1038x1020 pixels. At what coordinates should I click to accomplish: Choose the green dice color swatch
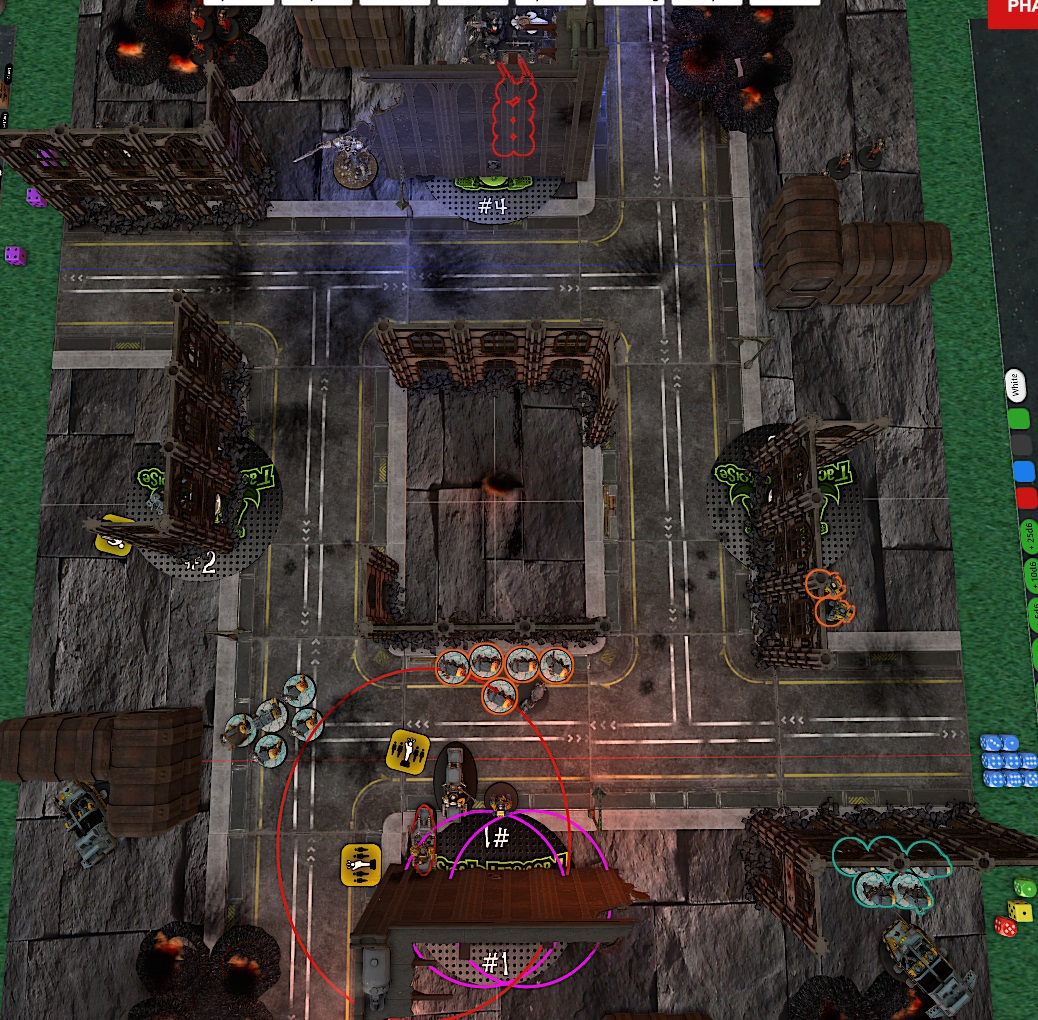click(1019, 418)
